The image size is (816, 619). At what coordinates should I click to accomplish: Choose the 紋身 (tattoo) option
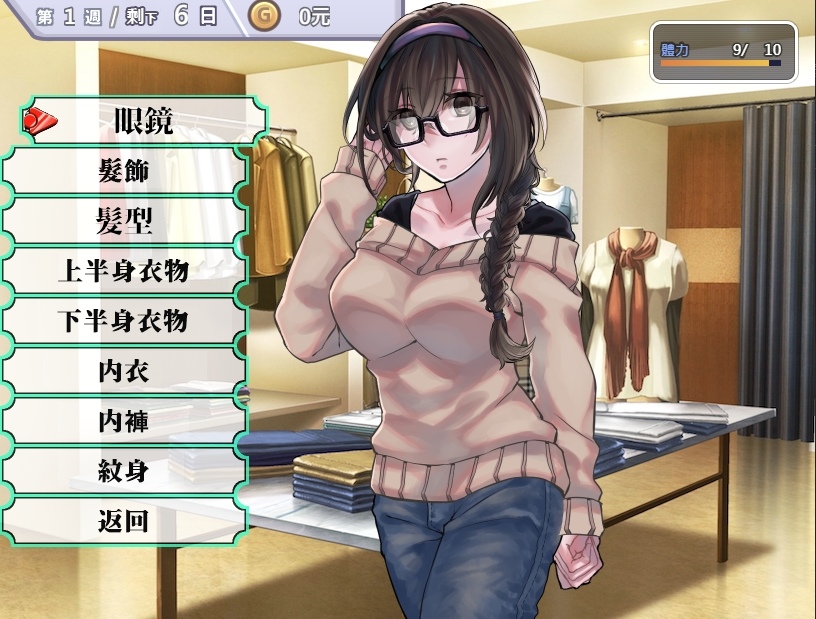tap(124, 471)
